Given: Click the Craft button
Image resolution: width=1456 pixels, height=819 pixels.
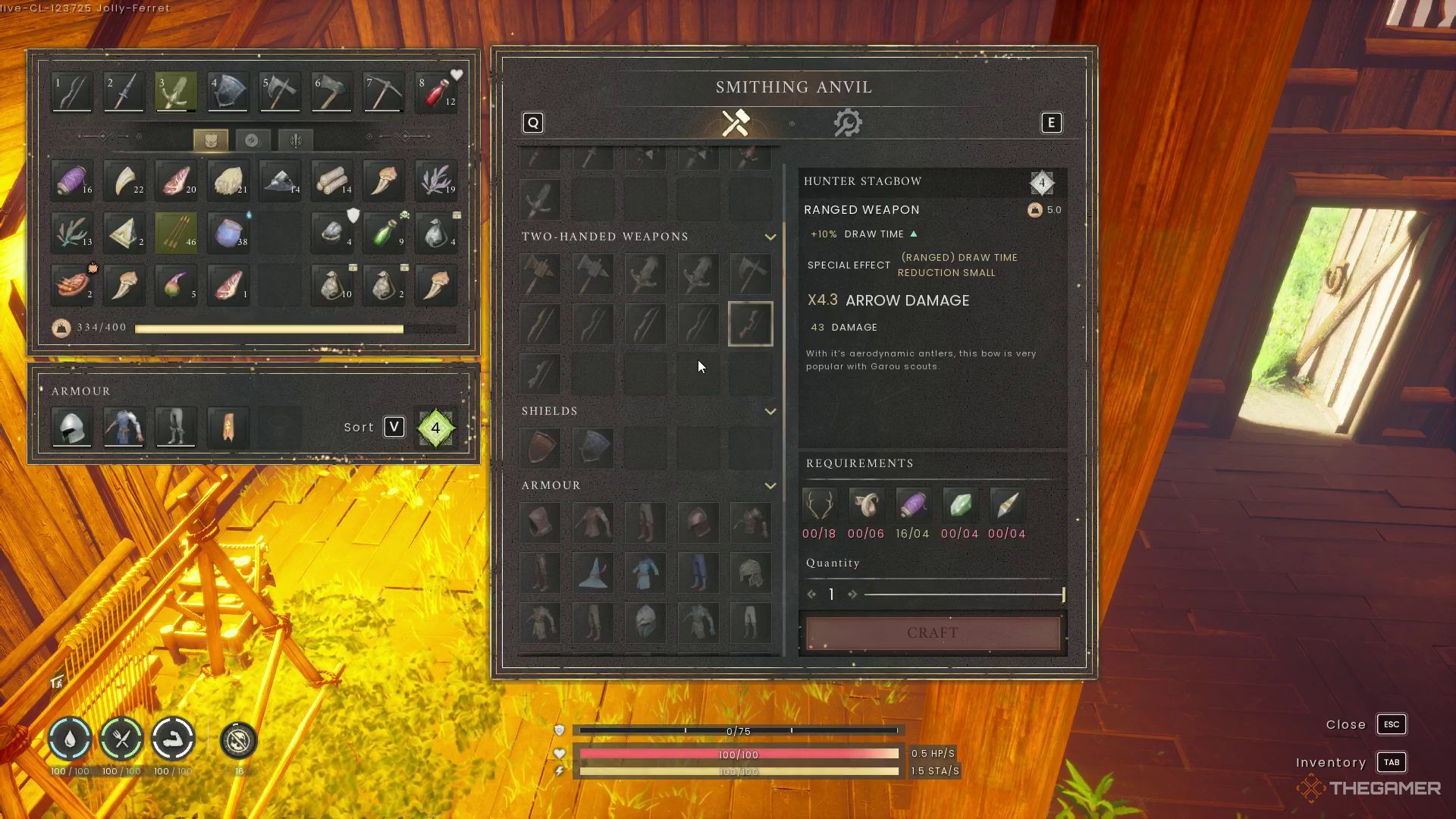Looking at the screenshot, I should (933, 632).
